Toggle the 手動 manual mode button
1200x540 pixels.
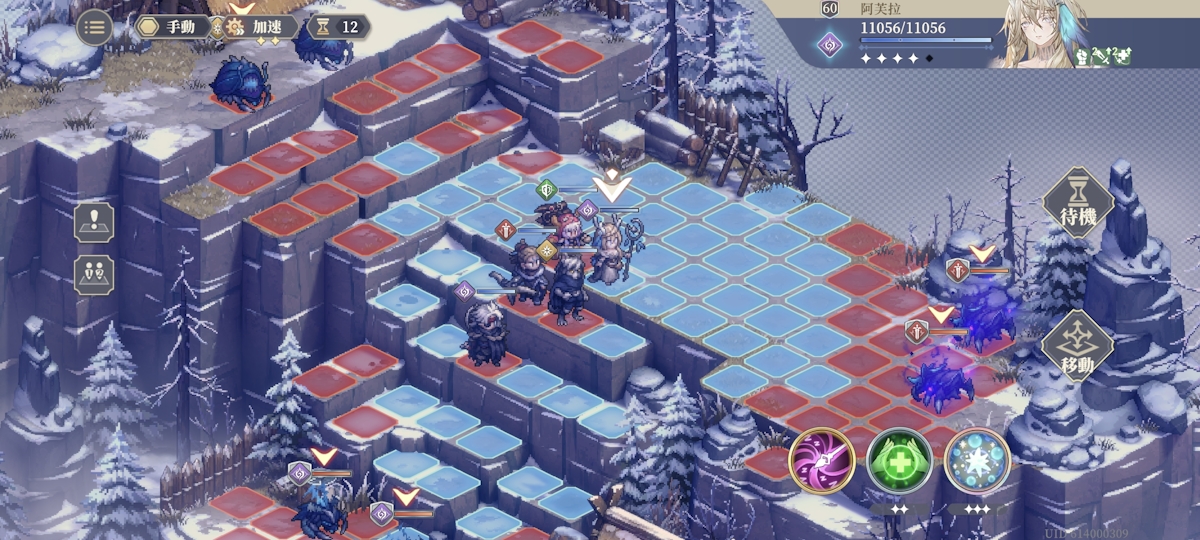coord(174,27)
